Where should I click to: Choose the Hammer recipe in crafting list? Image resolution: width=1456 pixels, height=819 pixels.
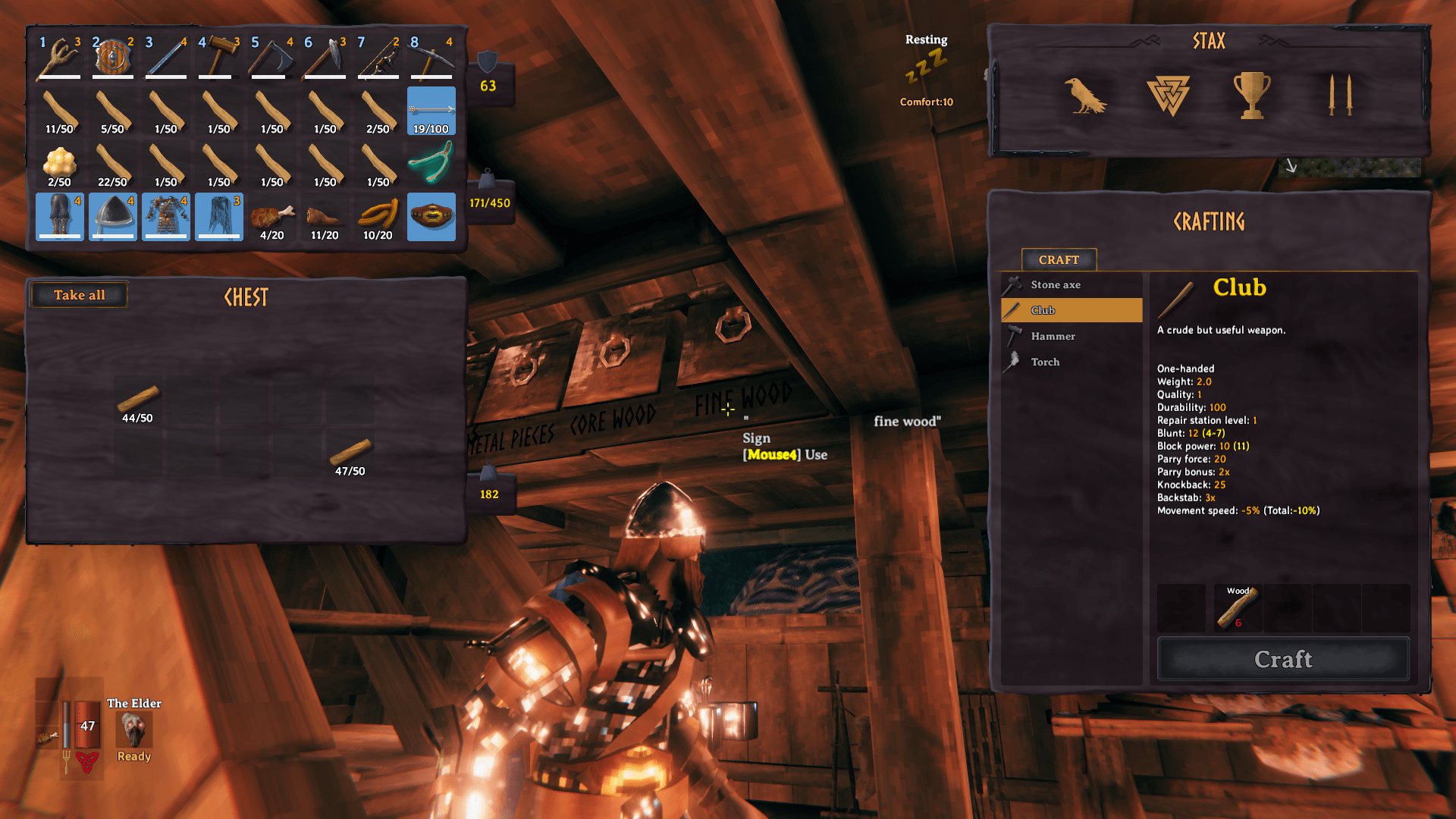tap(1052, 336)
